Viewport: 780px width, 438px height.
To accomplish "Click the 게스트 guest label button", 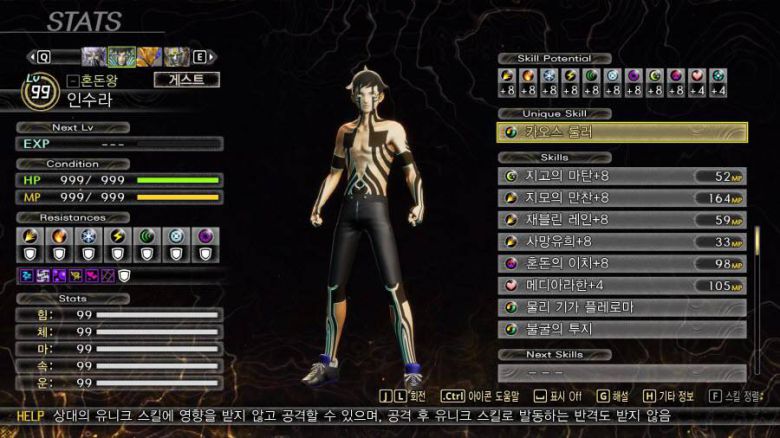I will pyautogui.click(x=186, y=80).
